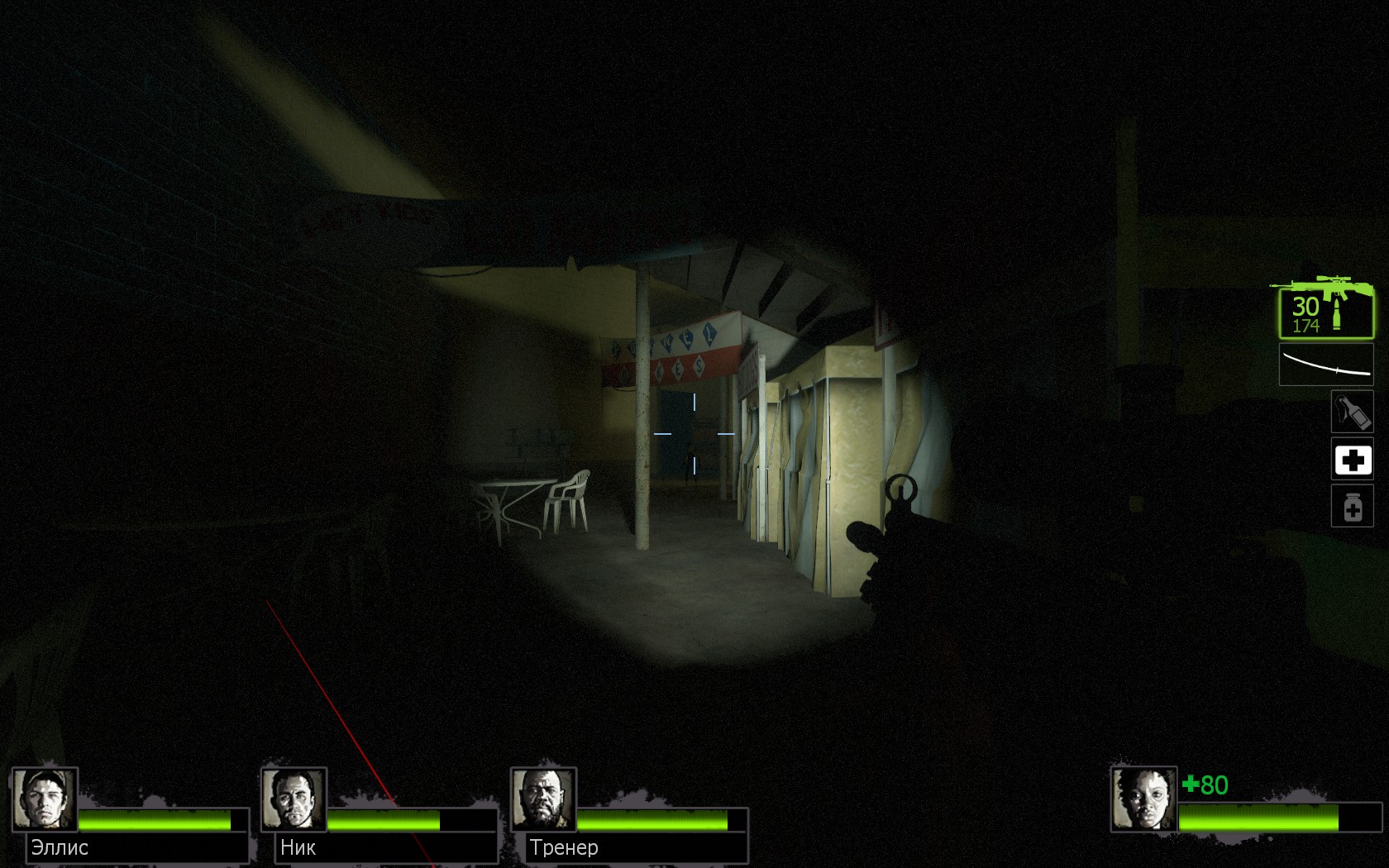Select the scoped rifle primary weapon slot
The height and width of the screenshot is (868, 1389).
pos(1325,308)
